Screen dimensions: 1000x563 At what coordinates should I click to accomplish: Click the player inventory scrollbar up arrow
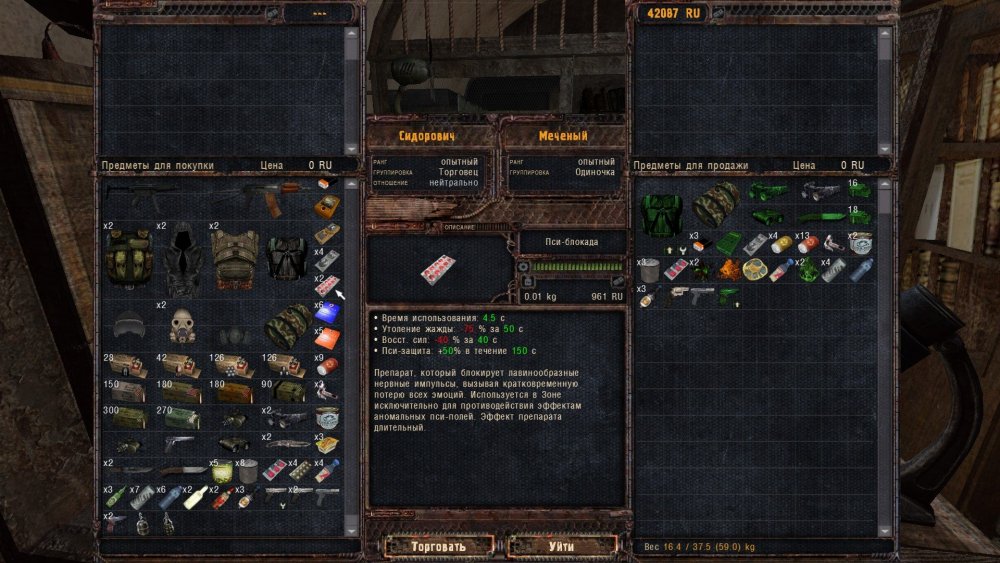pos(884,186)
